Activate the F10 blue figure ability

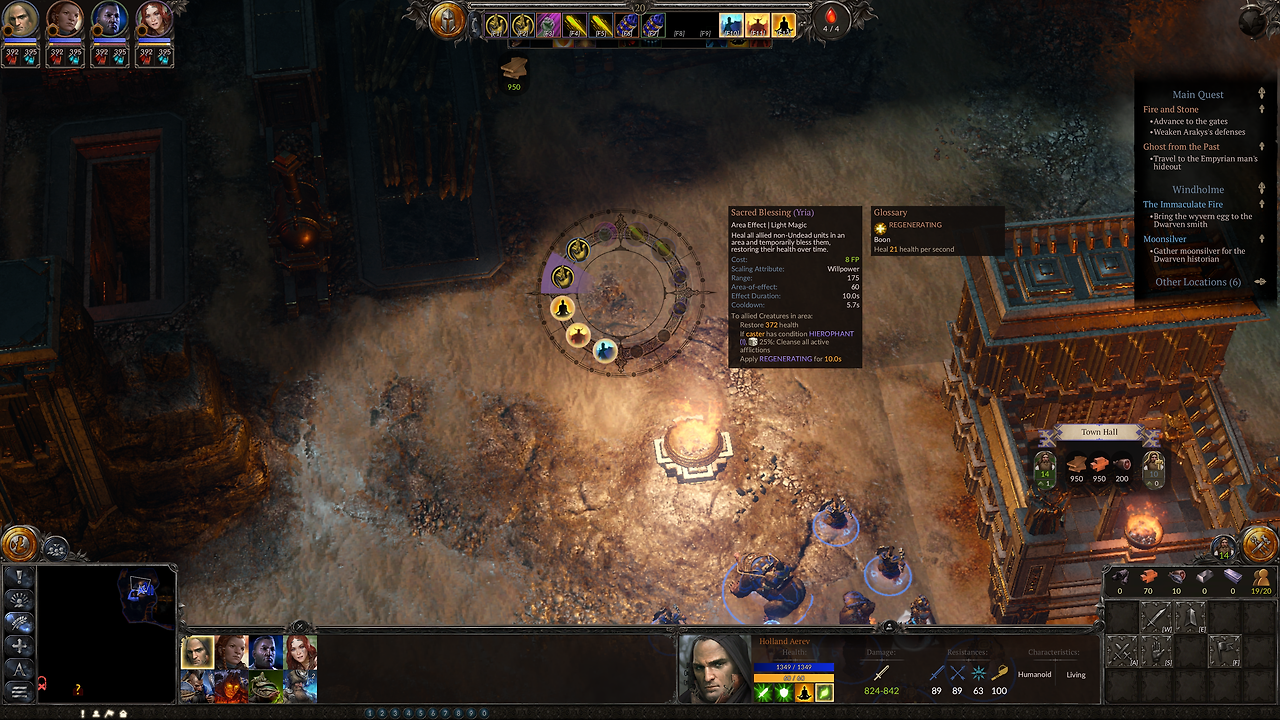[x=731, y=25]
